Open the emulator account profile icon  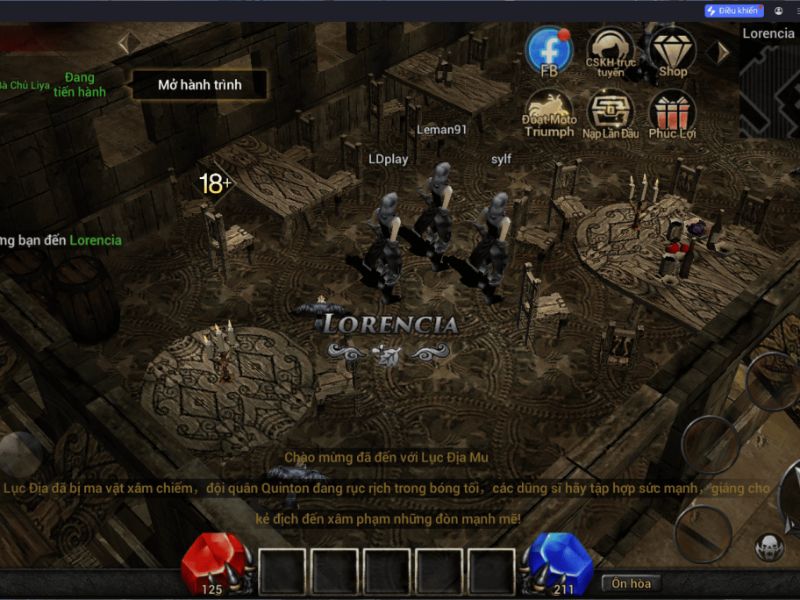tap(779, 10)
